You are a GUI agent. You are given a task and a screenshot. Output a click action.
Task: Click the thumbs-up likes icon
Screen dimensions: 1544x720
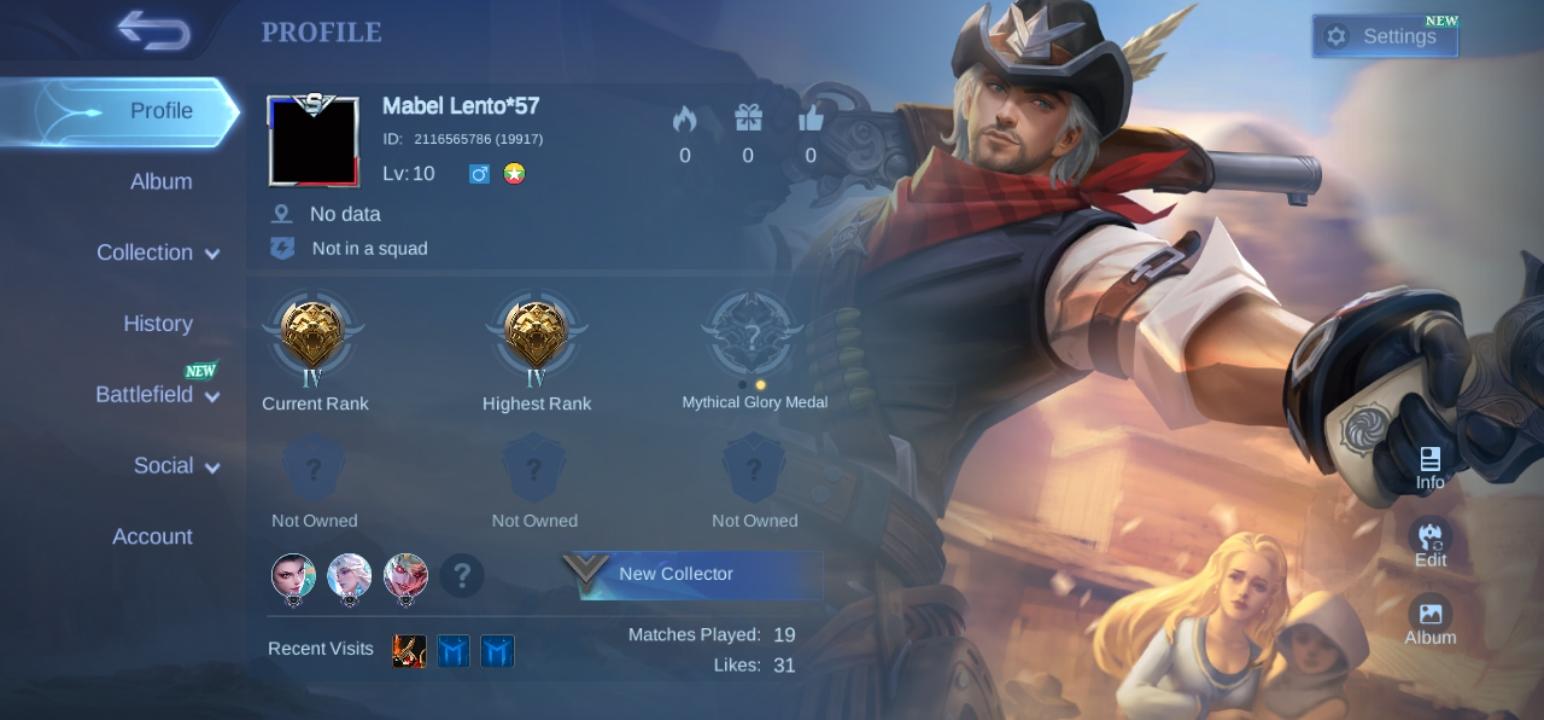[x=811, y=119]
